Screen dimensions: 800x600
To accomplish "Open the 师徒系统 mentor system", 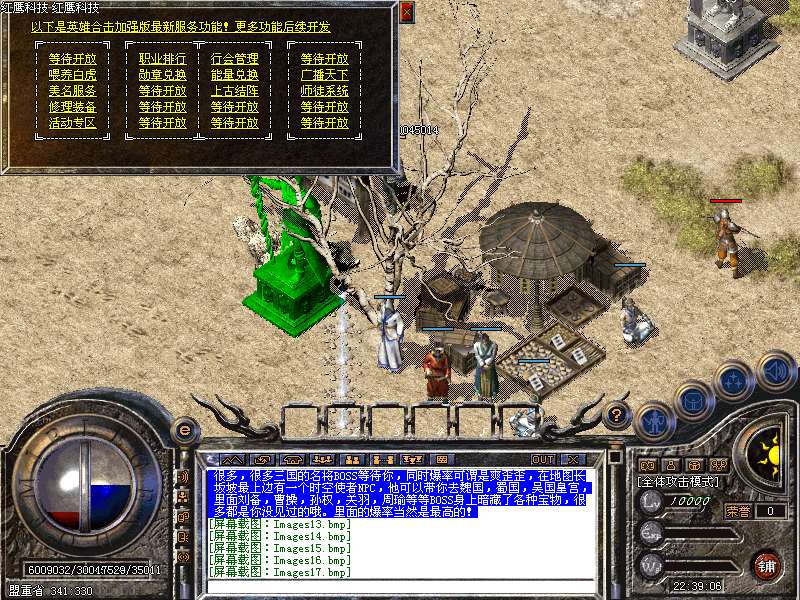I will [x=324, y=91].
